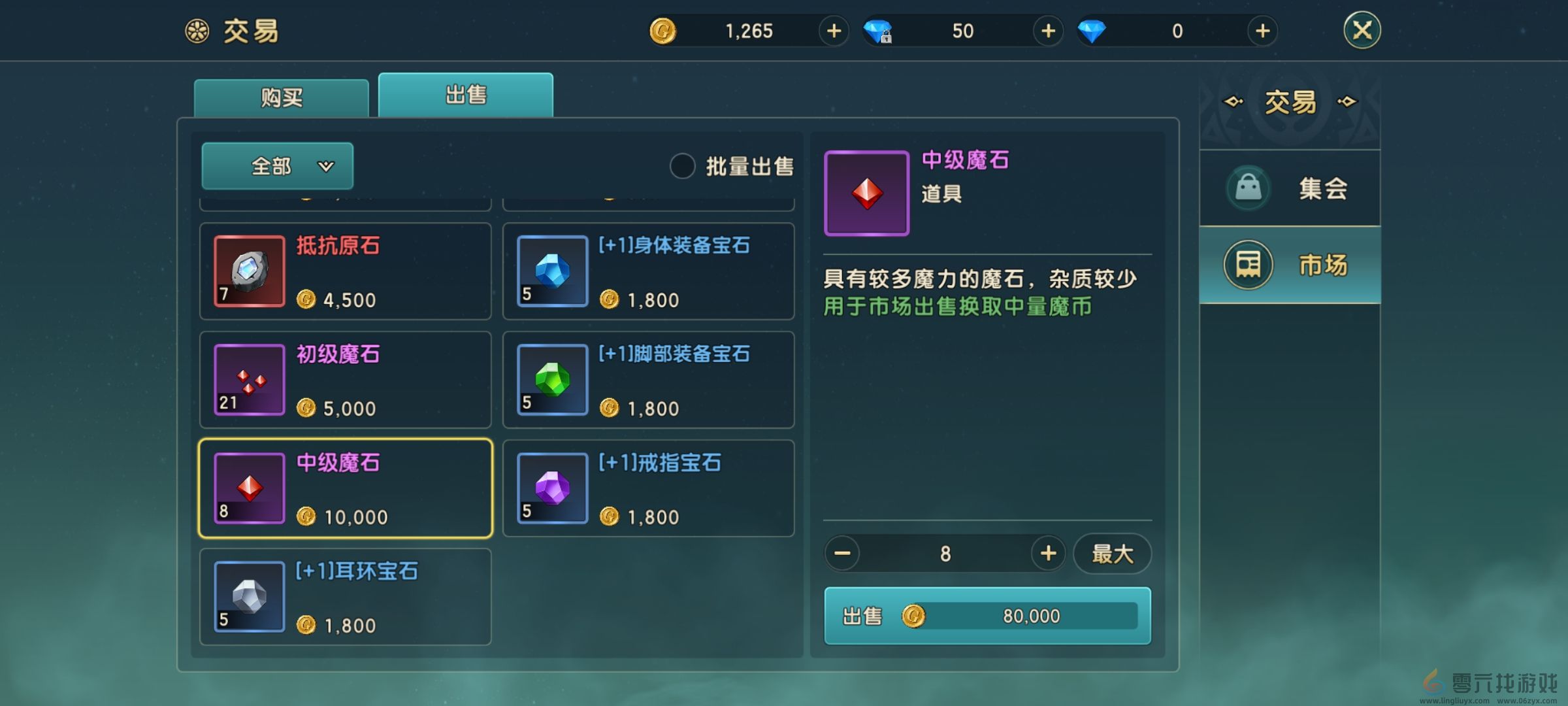Click the [+1]脚部装备宝石 green gem icon
Screen dimensions: 1568x706
click(553, 379)
